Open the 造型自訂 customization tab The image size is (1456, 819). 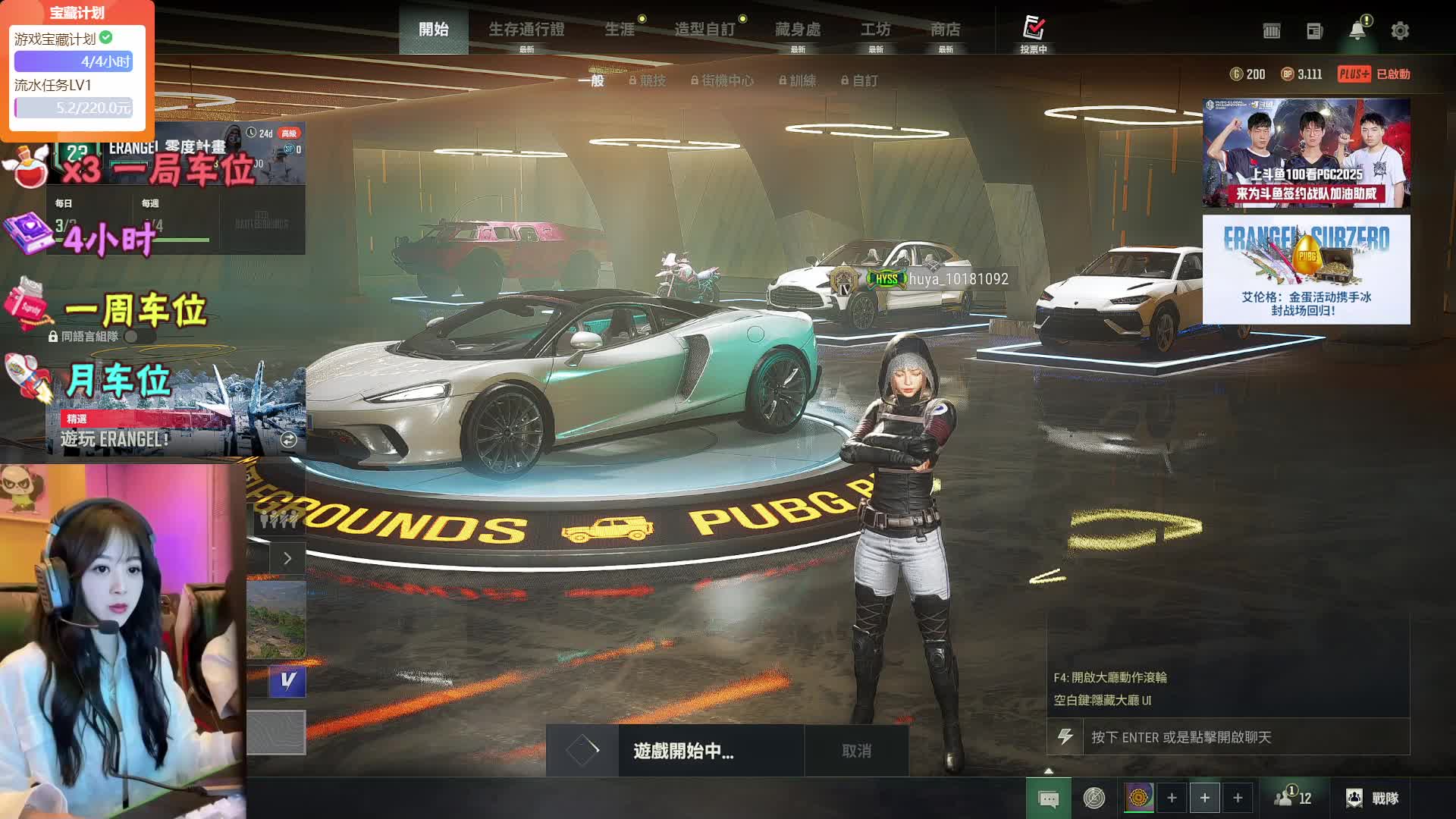704,30
